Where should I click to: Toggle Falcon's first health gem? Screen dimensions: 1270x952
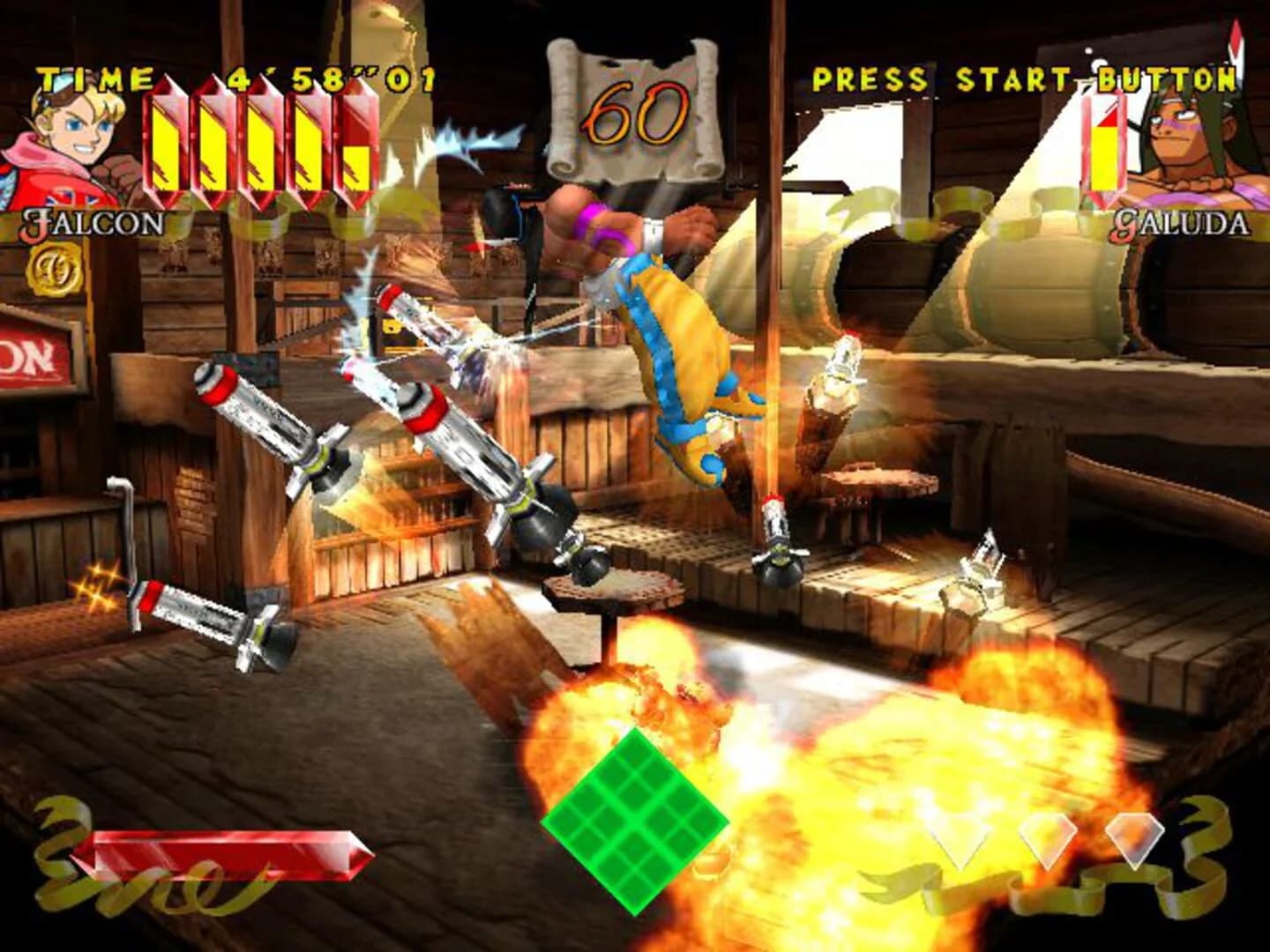(165, 145)
